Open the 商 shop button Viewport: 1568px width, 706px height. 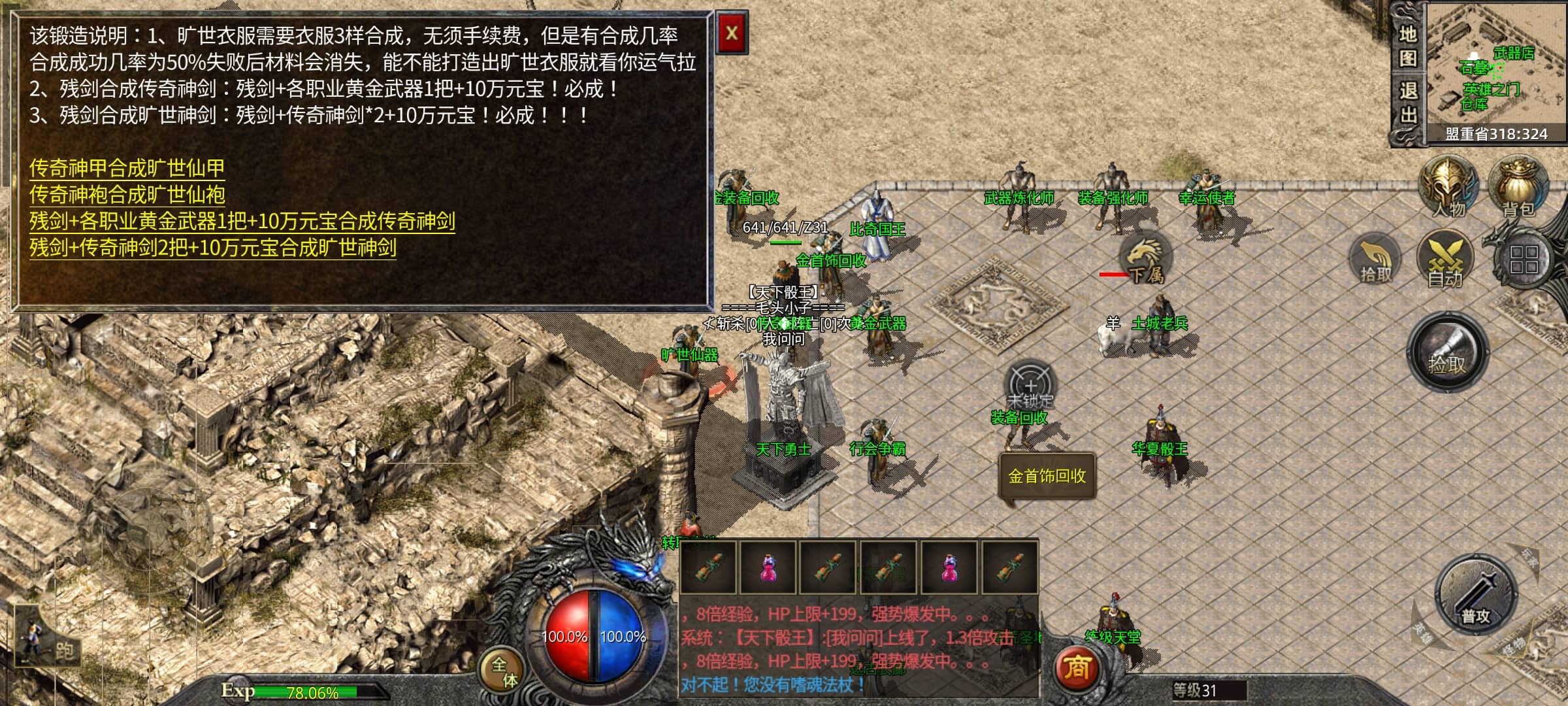(1077, 668)
